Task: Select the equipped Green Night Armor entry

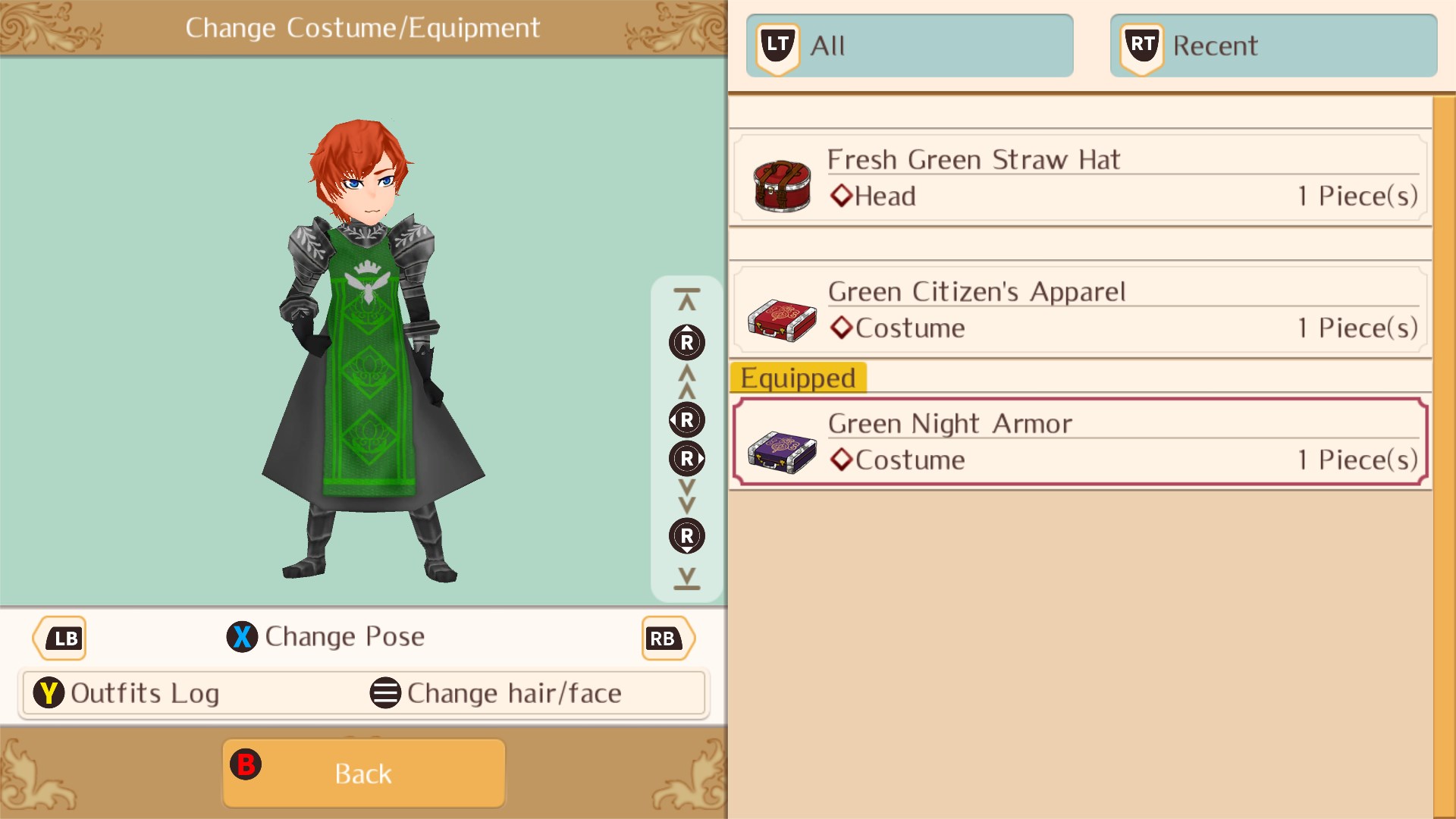Action: tap(1077, 441)
